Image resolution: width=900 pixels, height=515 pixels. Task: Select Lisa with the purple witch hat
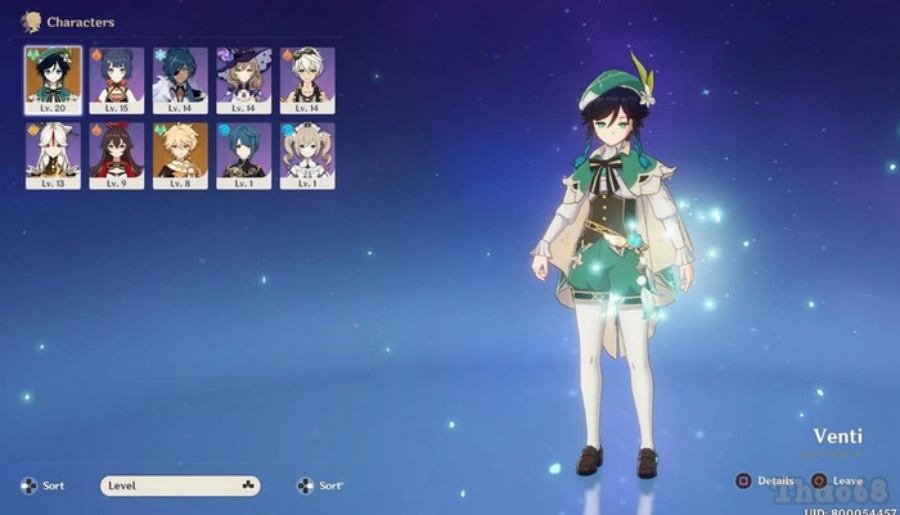pos(244,79)
